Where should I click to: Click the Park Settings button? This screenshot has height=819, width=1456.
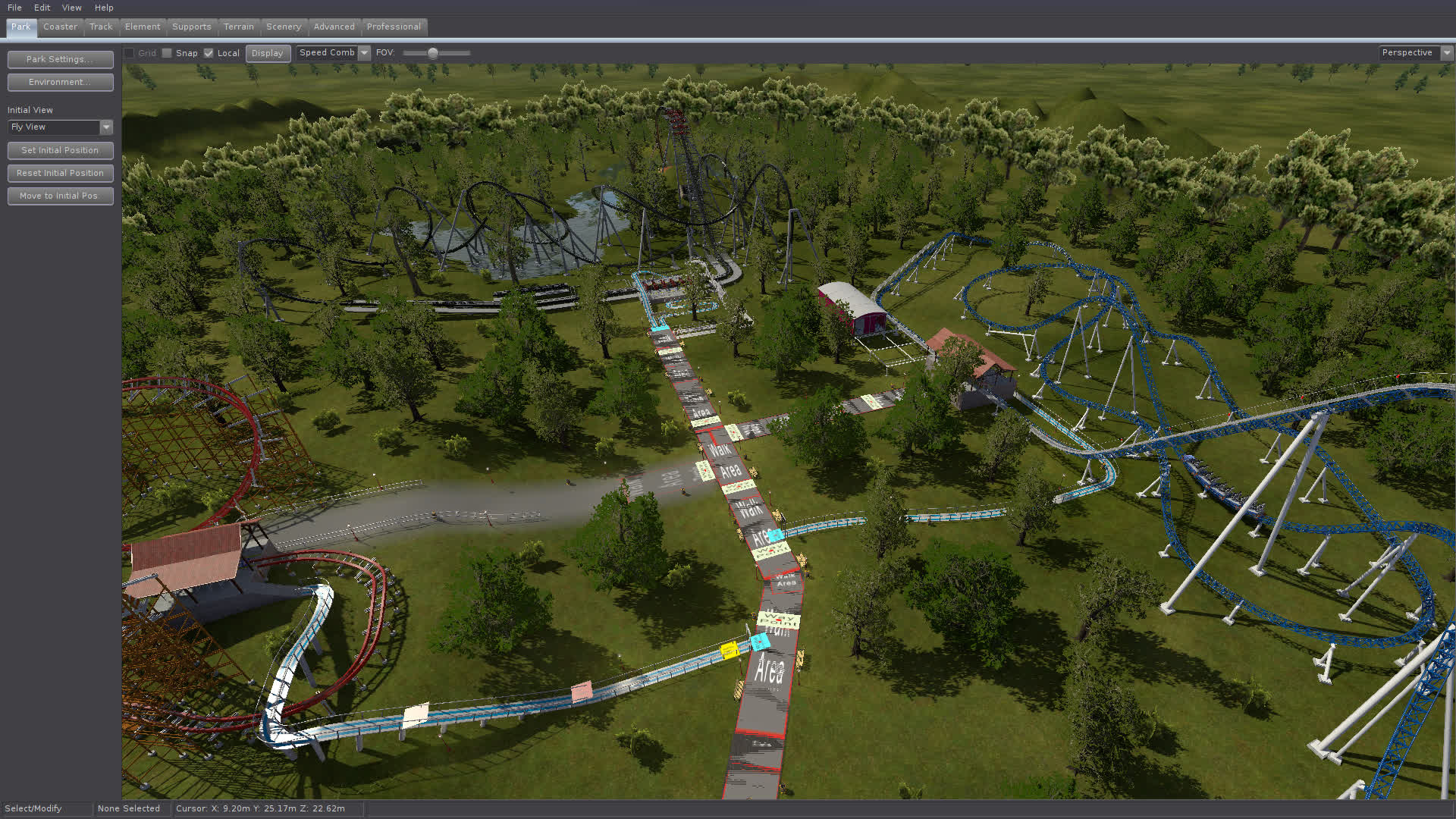(60, 59)
